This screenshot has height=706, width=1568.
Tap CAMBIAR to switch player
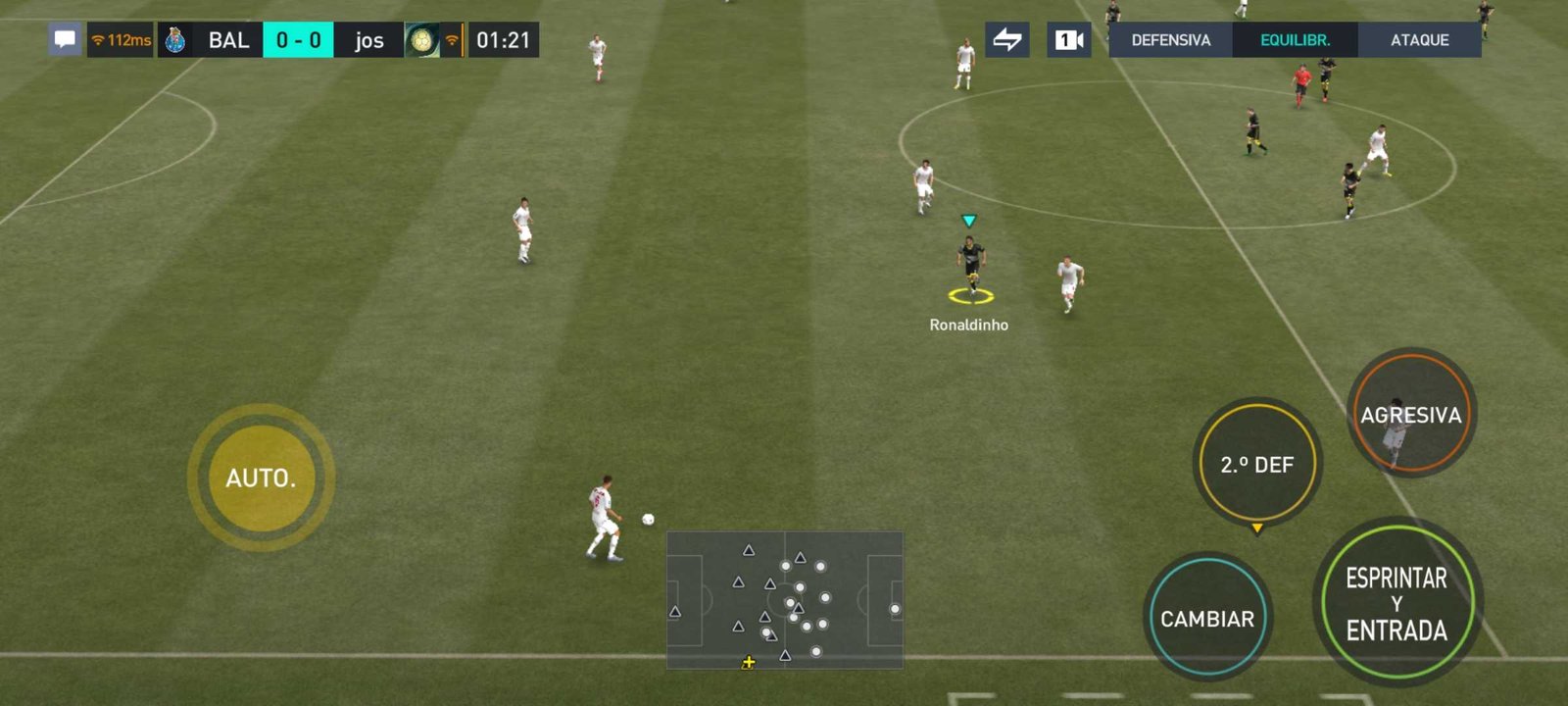pyautogui.click(x=1207, y=619)
